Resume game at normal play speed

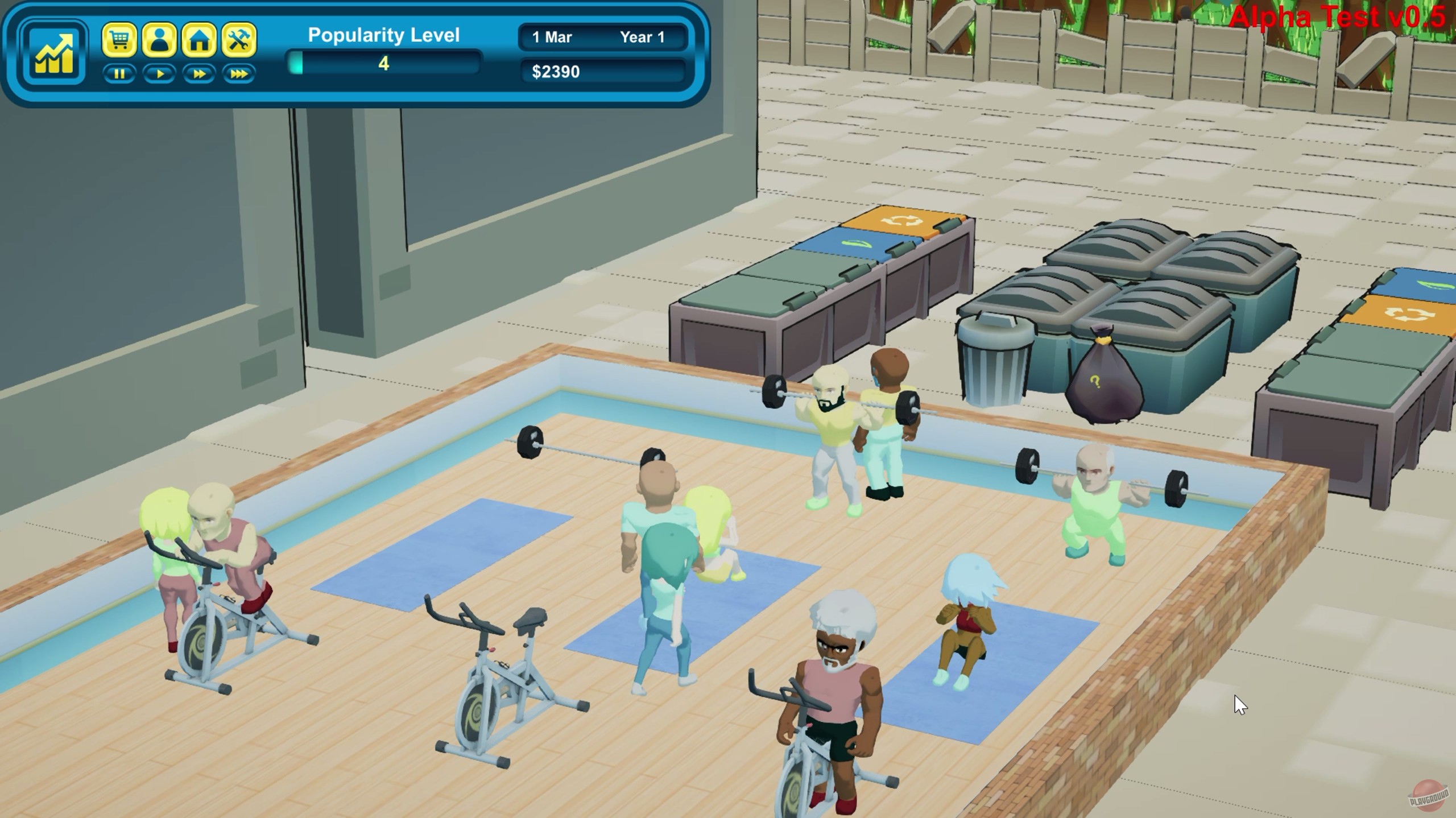click(160, 74)
